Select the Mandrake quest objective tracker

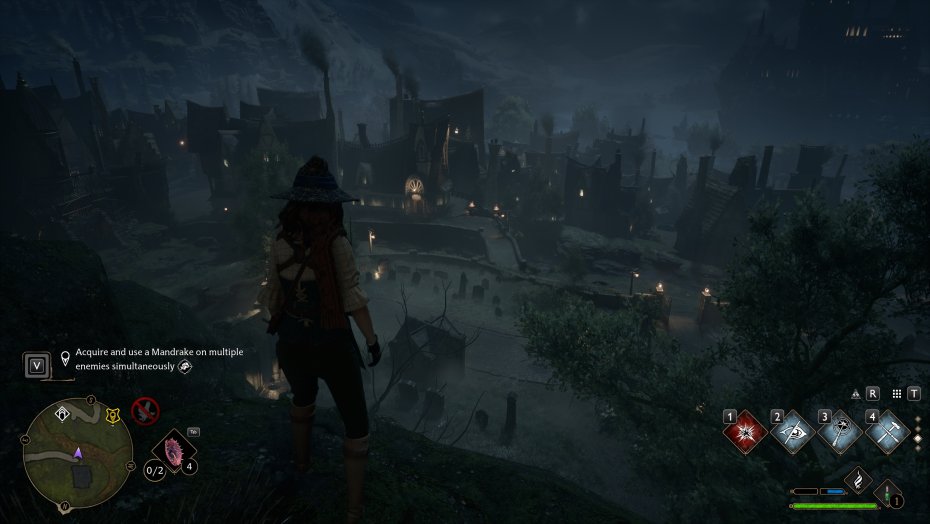pyautogui.click(x=160, y=359)
